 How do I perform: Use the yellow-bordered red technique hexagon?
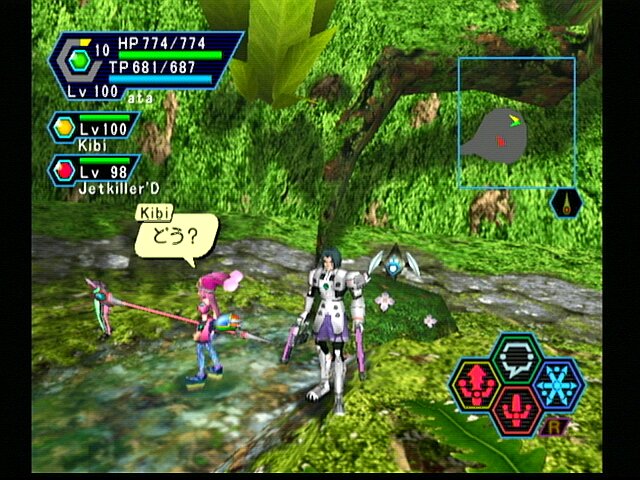pyautogui.click(x=476, y=385)
